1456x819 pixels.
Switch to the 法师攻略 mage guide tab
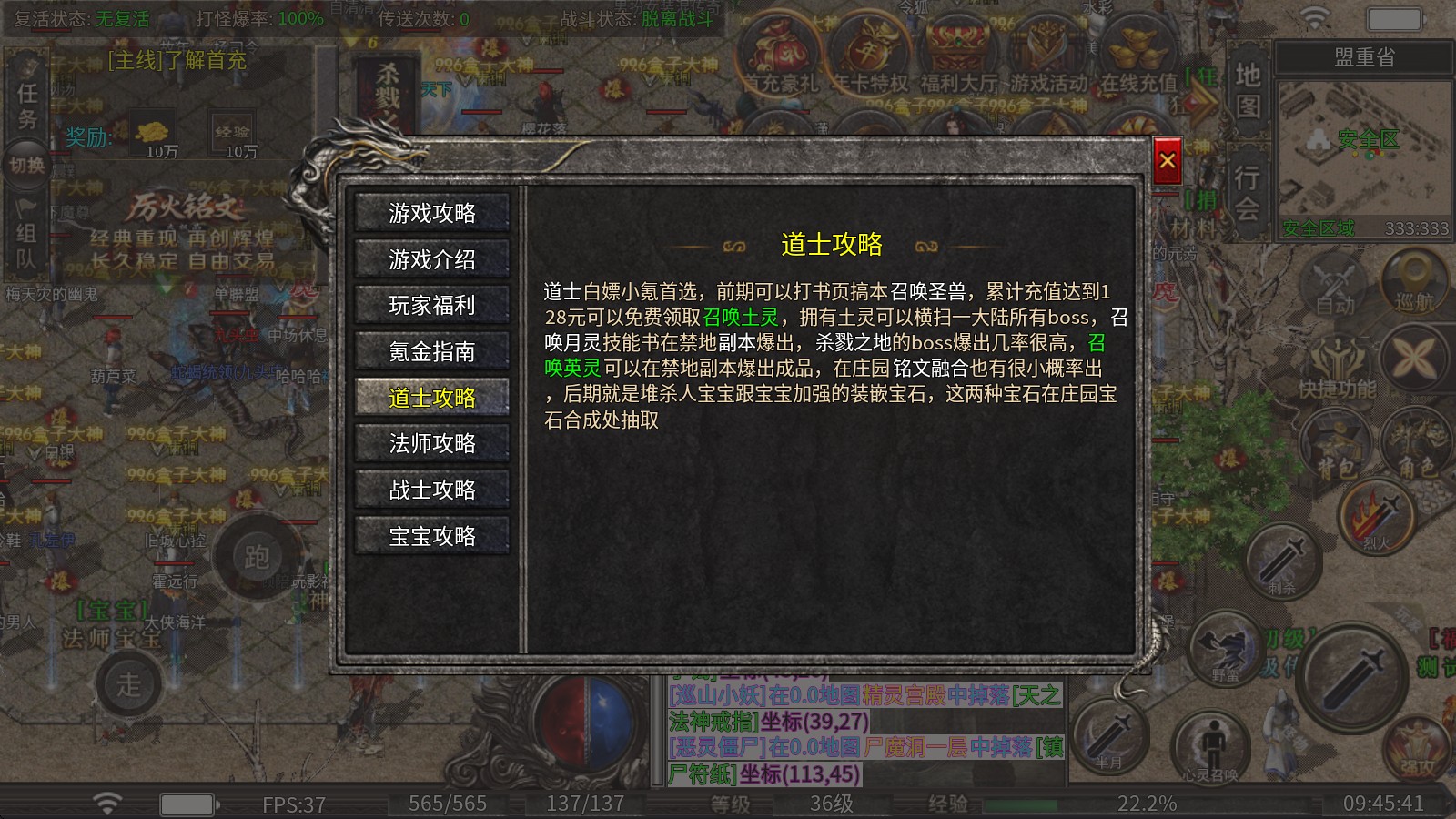click(431, 443)
